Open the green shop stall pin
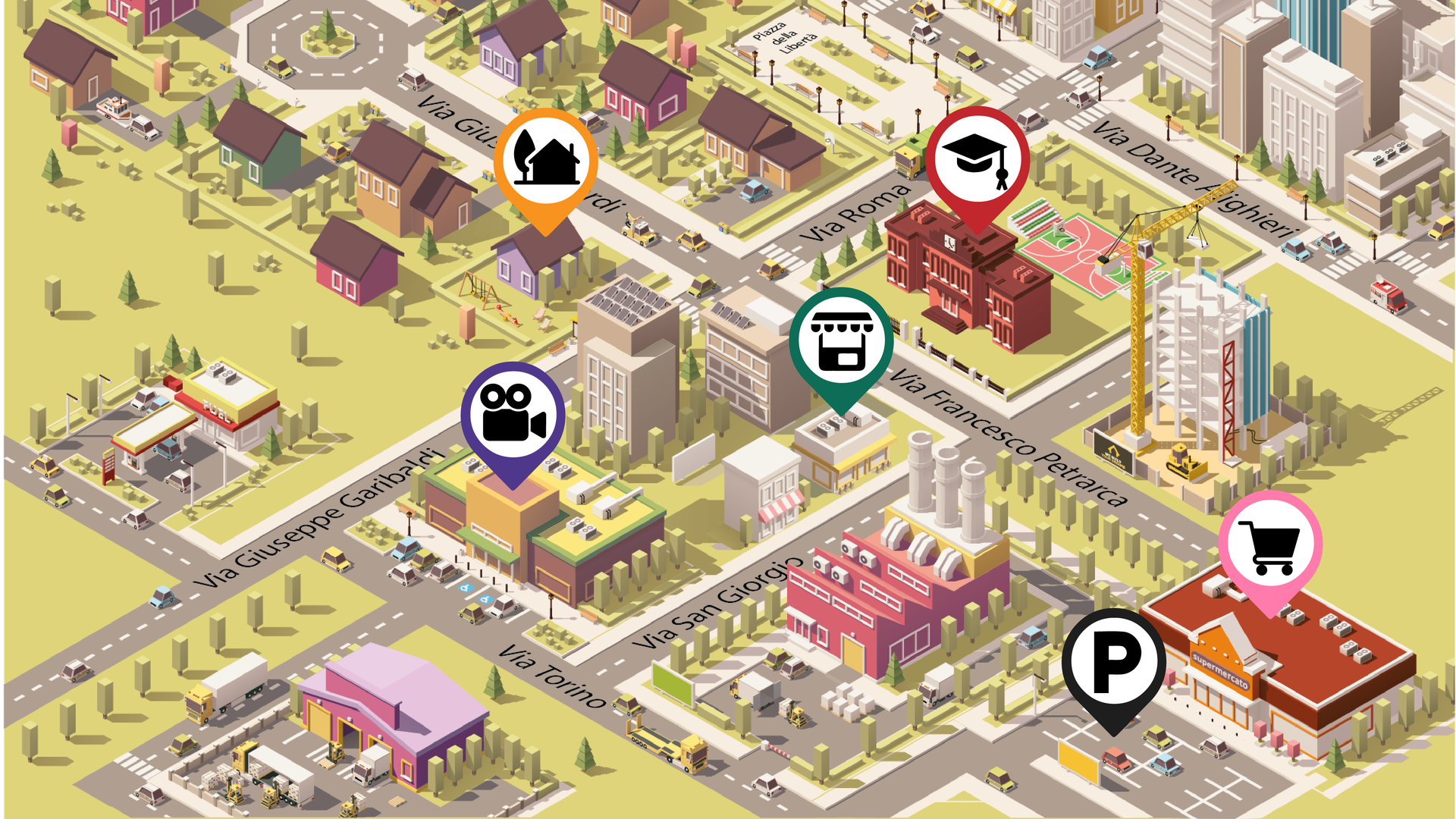 (841, 340)
